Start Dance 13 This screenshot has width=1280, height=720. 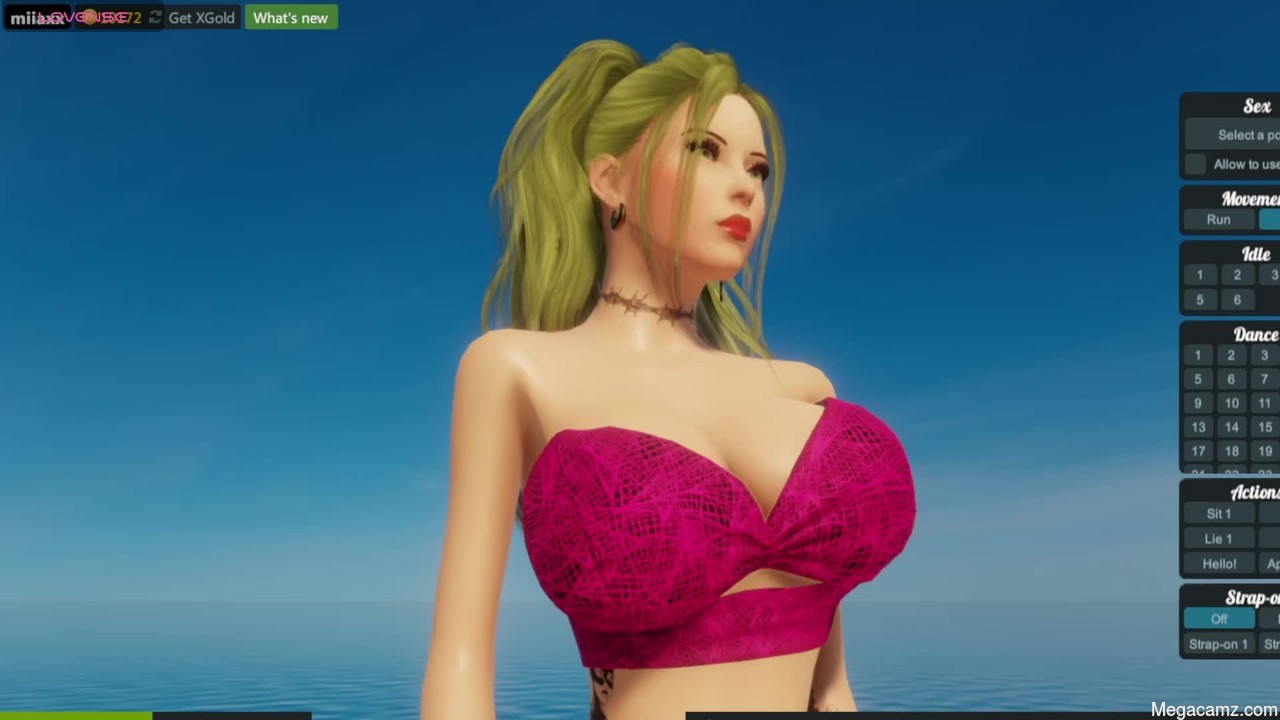[x=1198, y=427]
